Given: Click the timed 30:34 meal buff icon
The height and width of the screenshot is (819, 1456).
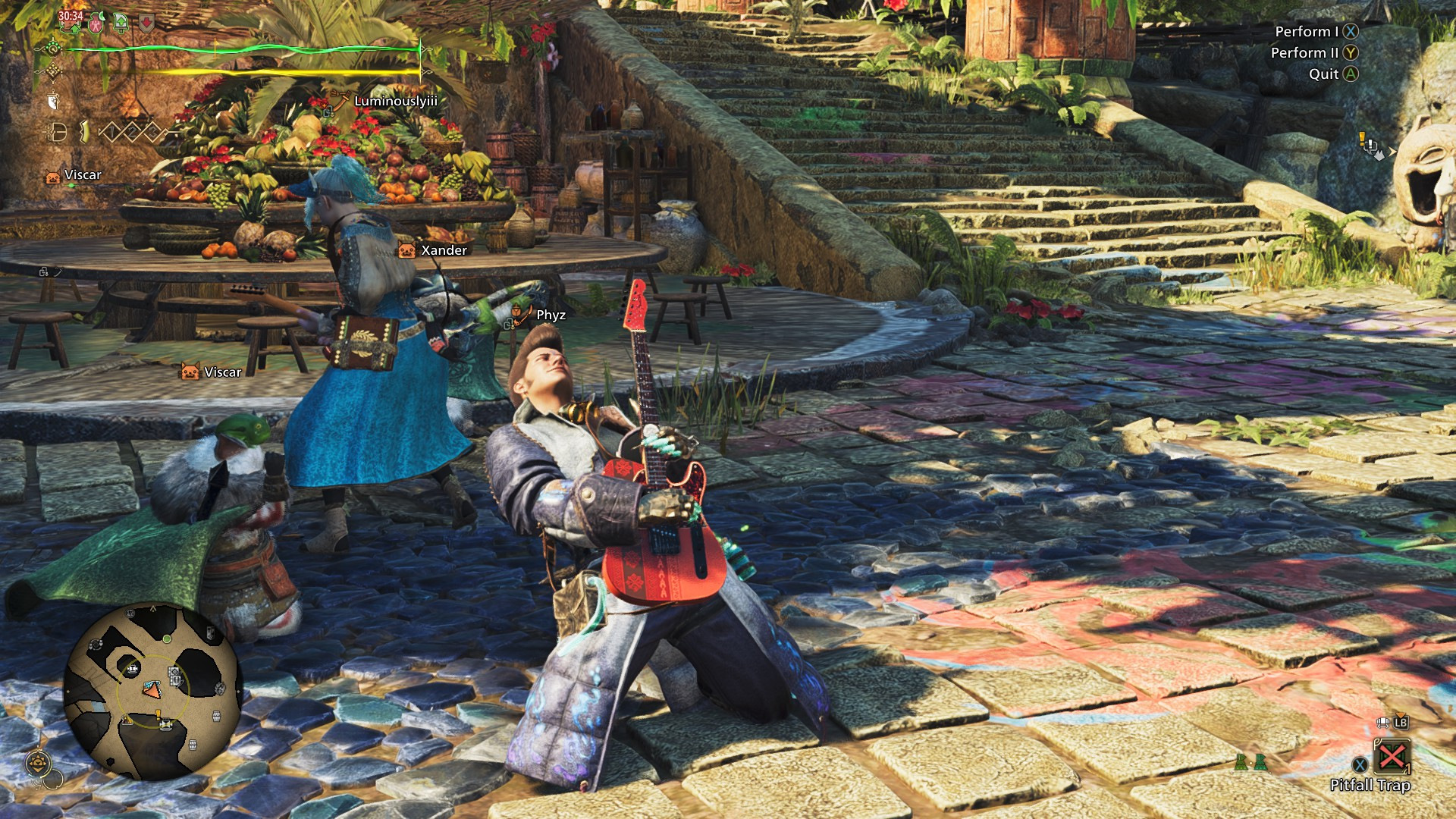Looking at the screenshot, I should coord(71,21).
